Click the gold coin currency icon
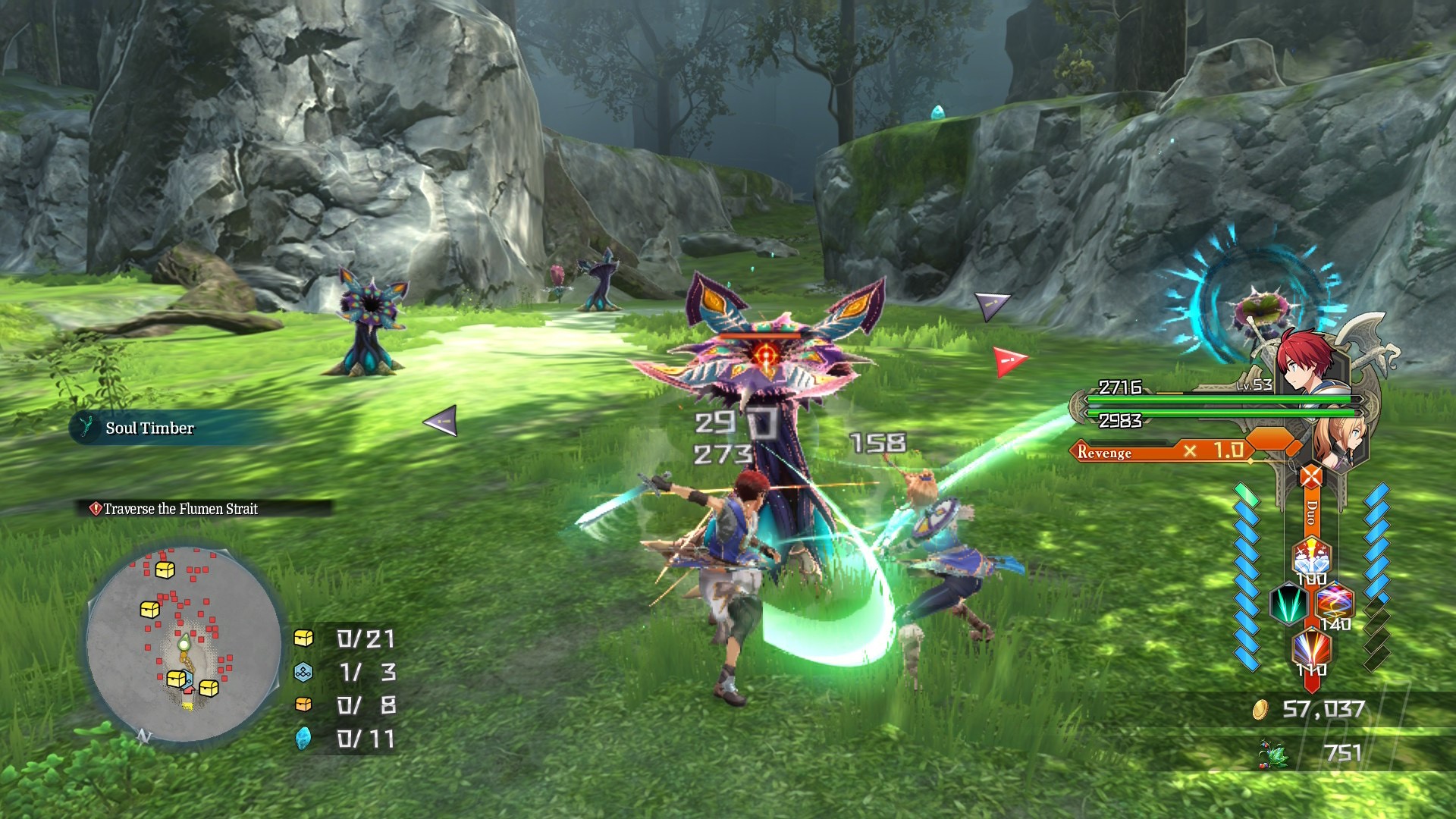The width and height of the screenshot is (1456, 819). click(1260, 709)
